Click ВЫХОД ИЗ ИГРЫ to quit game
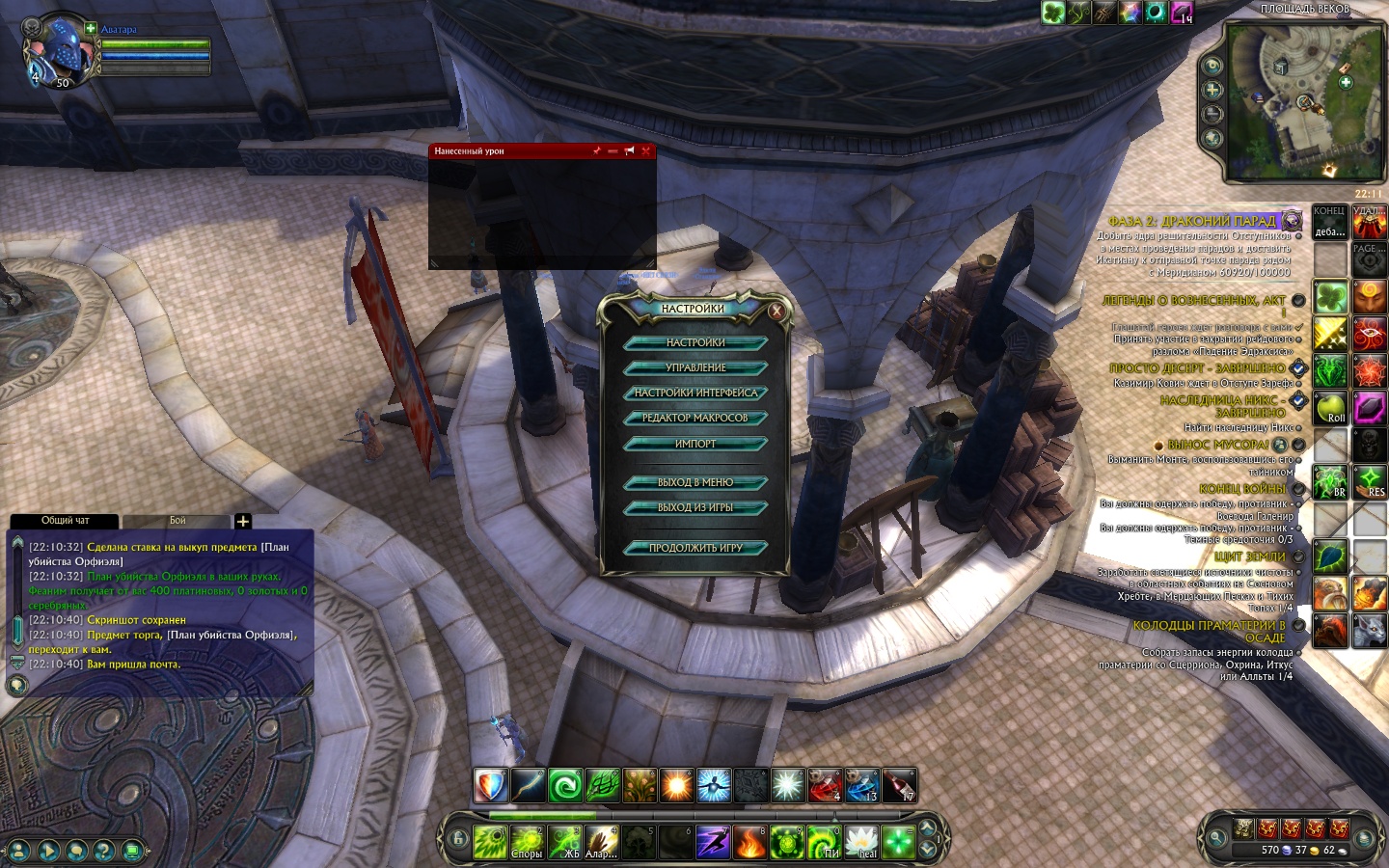Screen dimensions: 1389x868 (x=694, y=507)
